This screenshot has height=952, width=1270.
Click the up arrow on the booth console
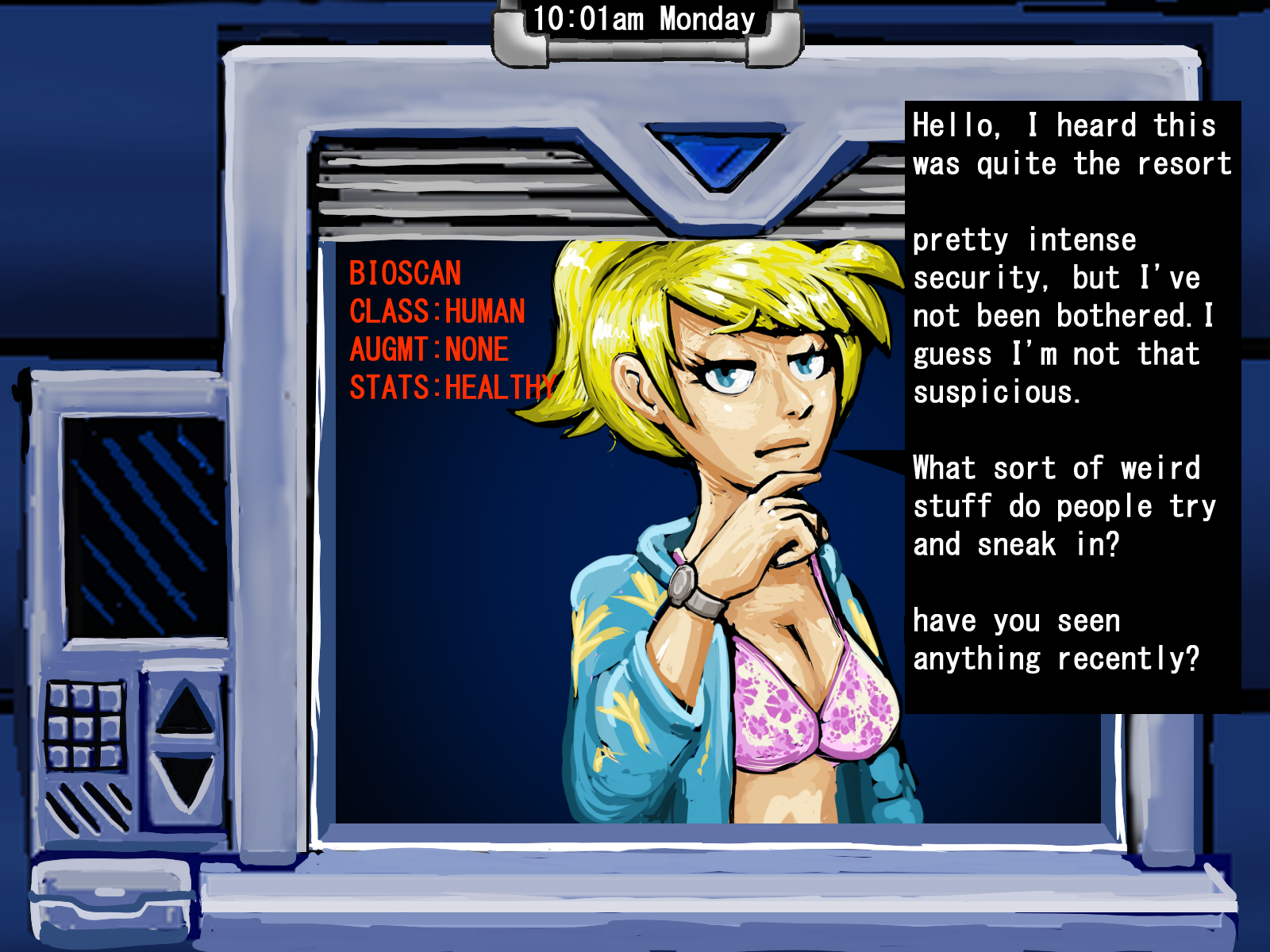(x=185, y=710)
